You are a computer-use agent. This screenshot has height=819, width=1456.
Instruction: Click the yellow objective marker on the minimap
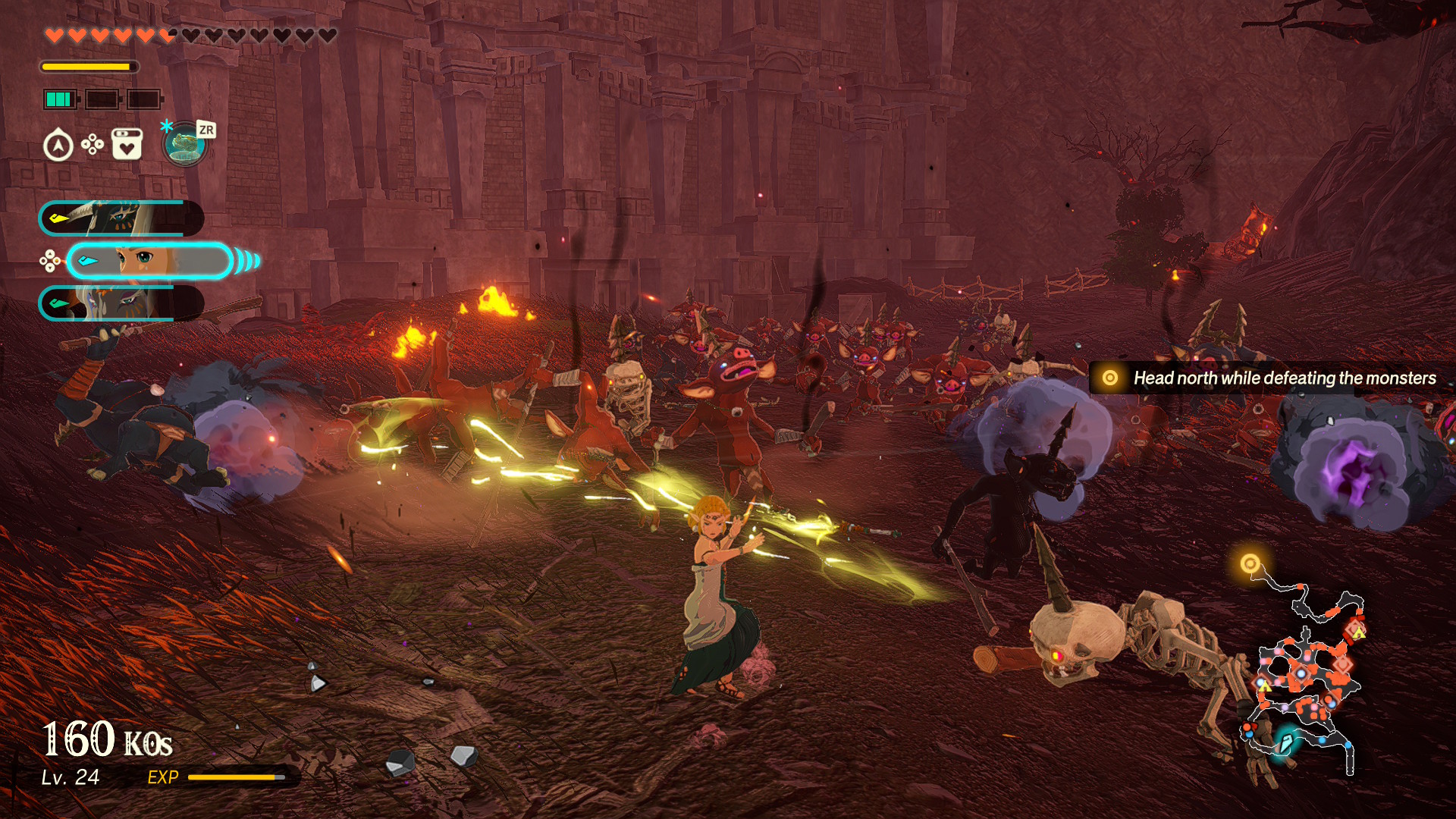[1250, 563]
